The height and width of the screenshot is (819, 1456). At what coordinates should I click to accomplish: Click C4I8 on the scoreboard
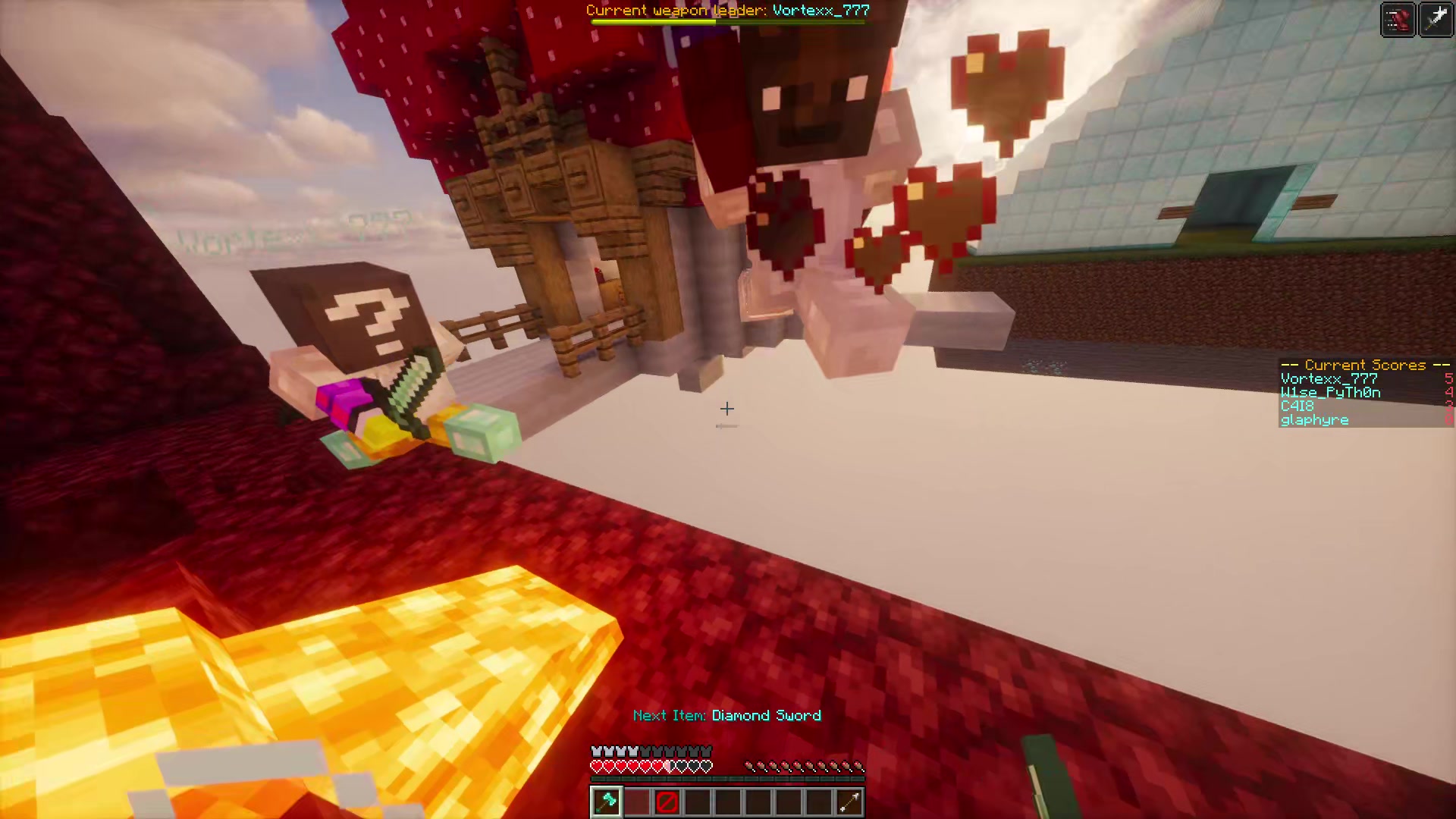coord(1298,406)
